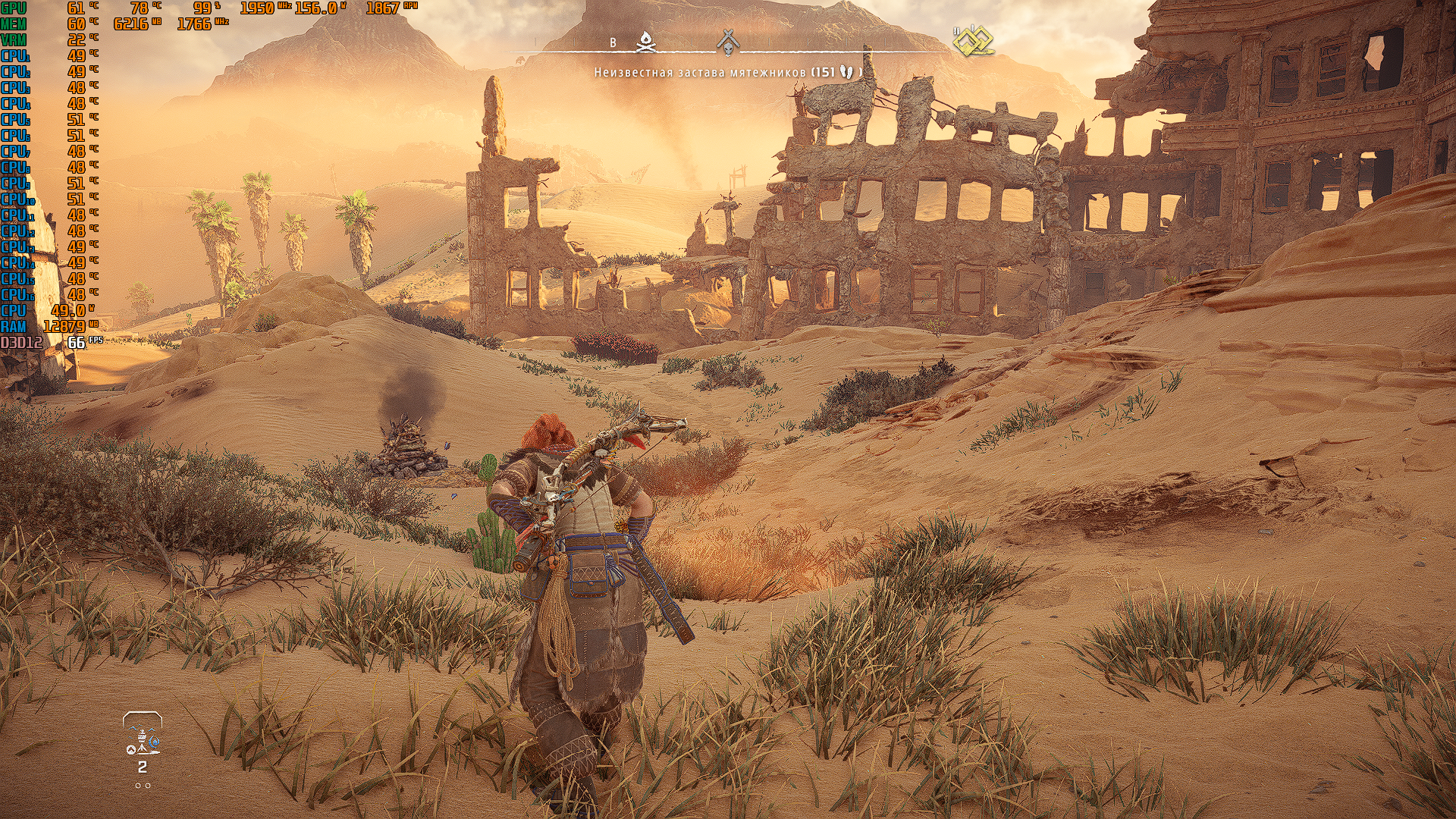Select the campfire marker on the compass
This screenshot has width=1456, height=819.
[645, 42]
